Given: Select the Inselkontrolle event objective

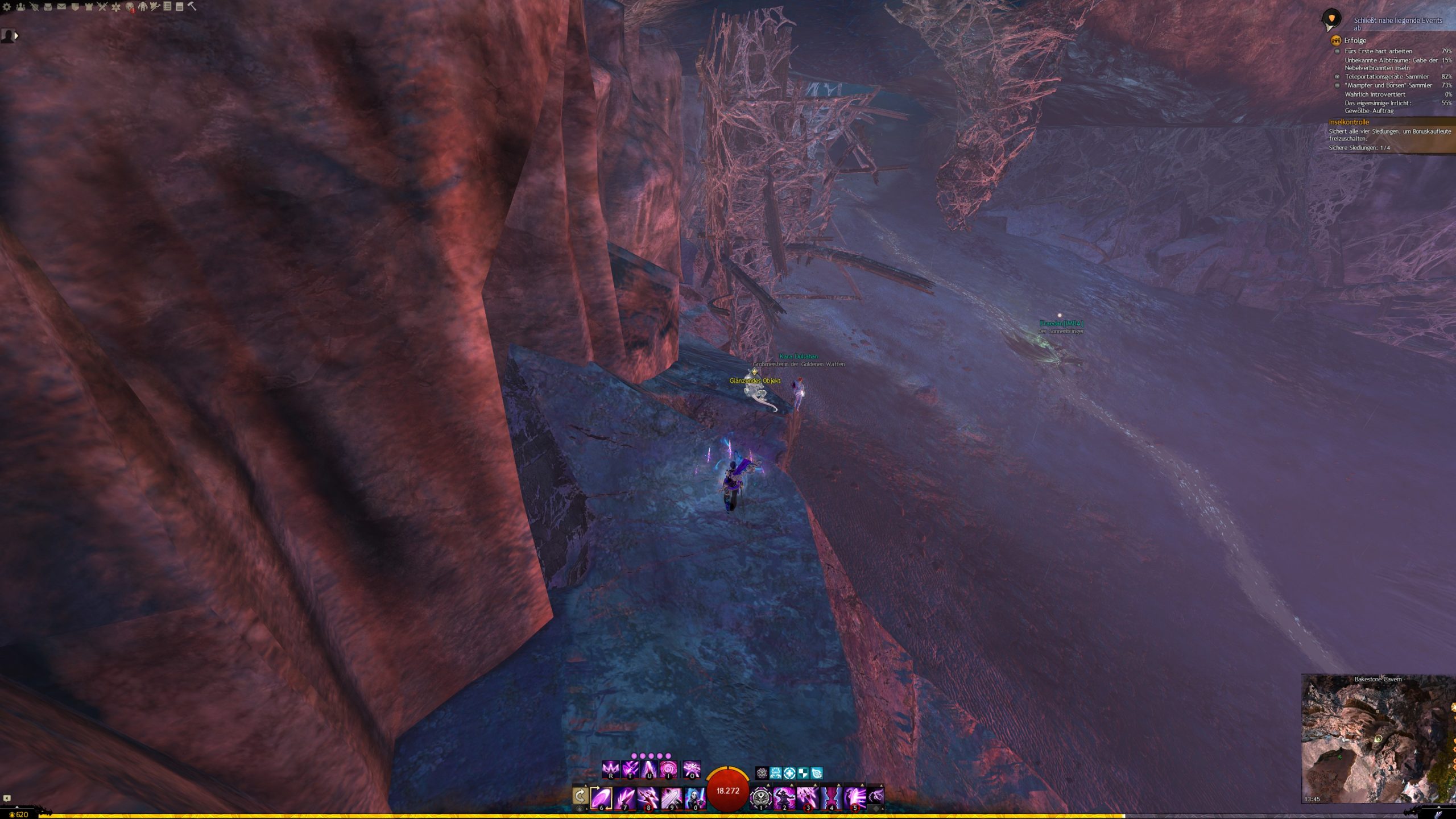Looking at the screenshot, I should point(1349,122).
